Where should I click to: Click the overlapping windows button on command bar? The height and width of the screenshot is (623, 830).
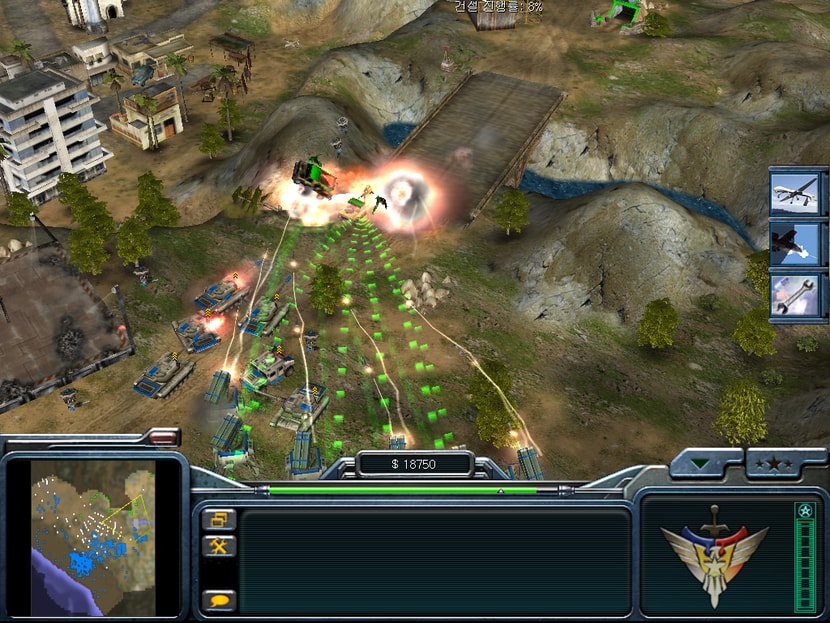tap(217, 519)
